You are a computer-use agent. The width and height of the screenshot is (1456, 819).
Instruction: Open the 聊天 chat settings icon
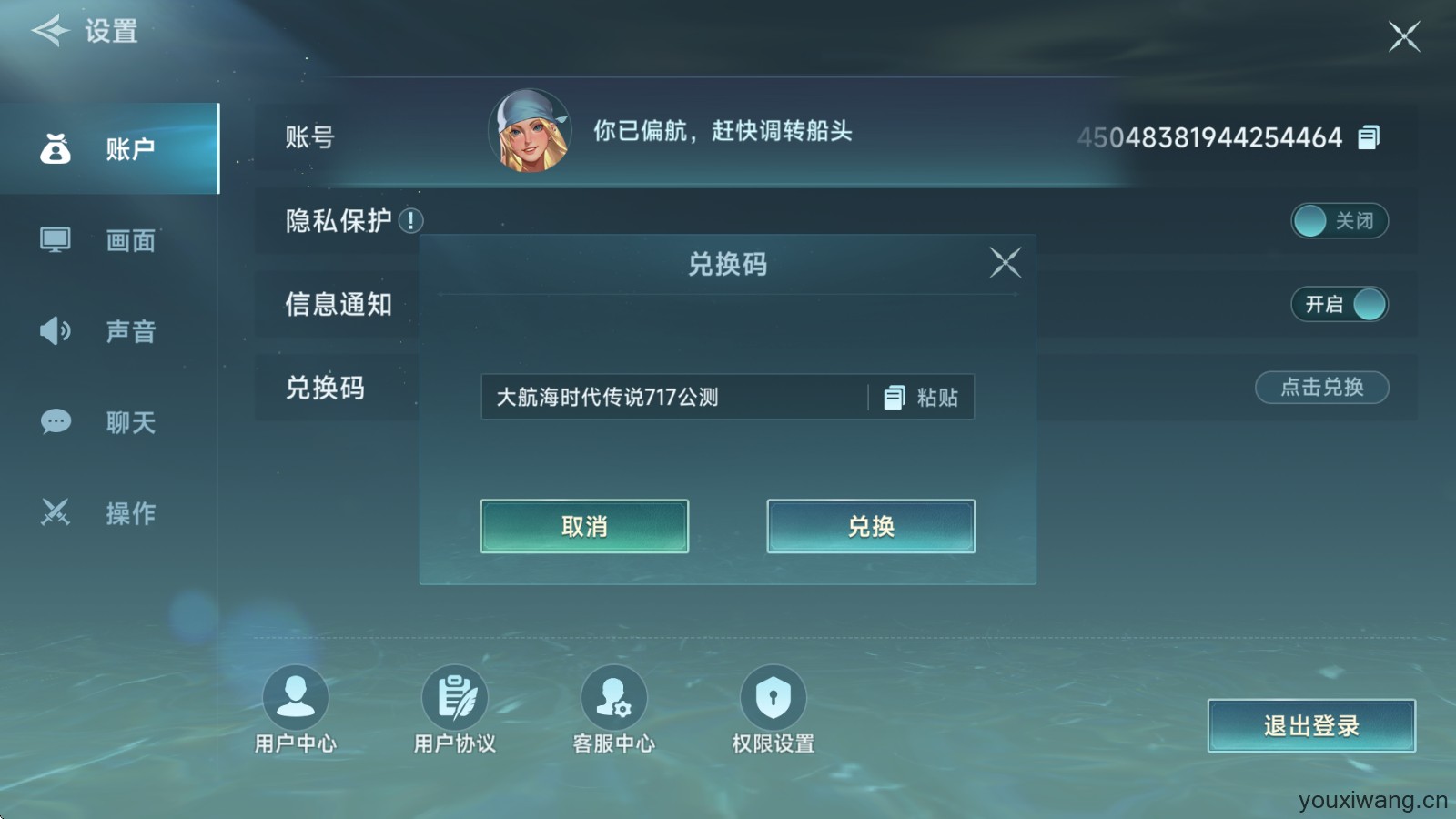pyautogui.click(x=56, y=421)
